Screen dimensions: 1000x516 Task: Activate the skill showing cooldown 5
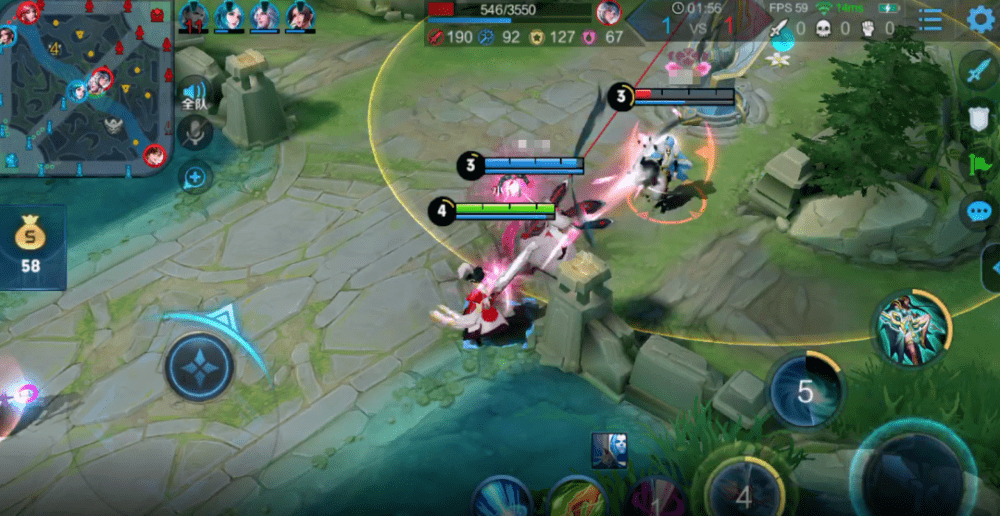(x=805, y=390)
